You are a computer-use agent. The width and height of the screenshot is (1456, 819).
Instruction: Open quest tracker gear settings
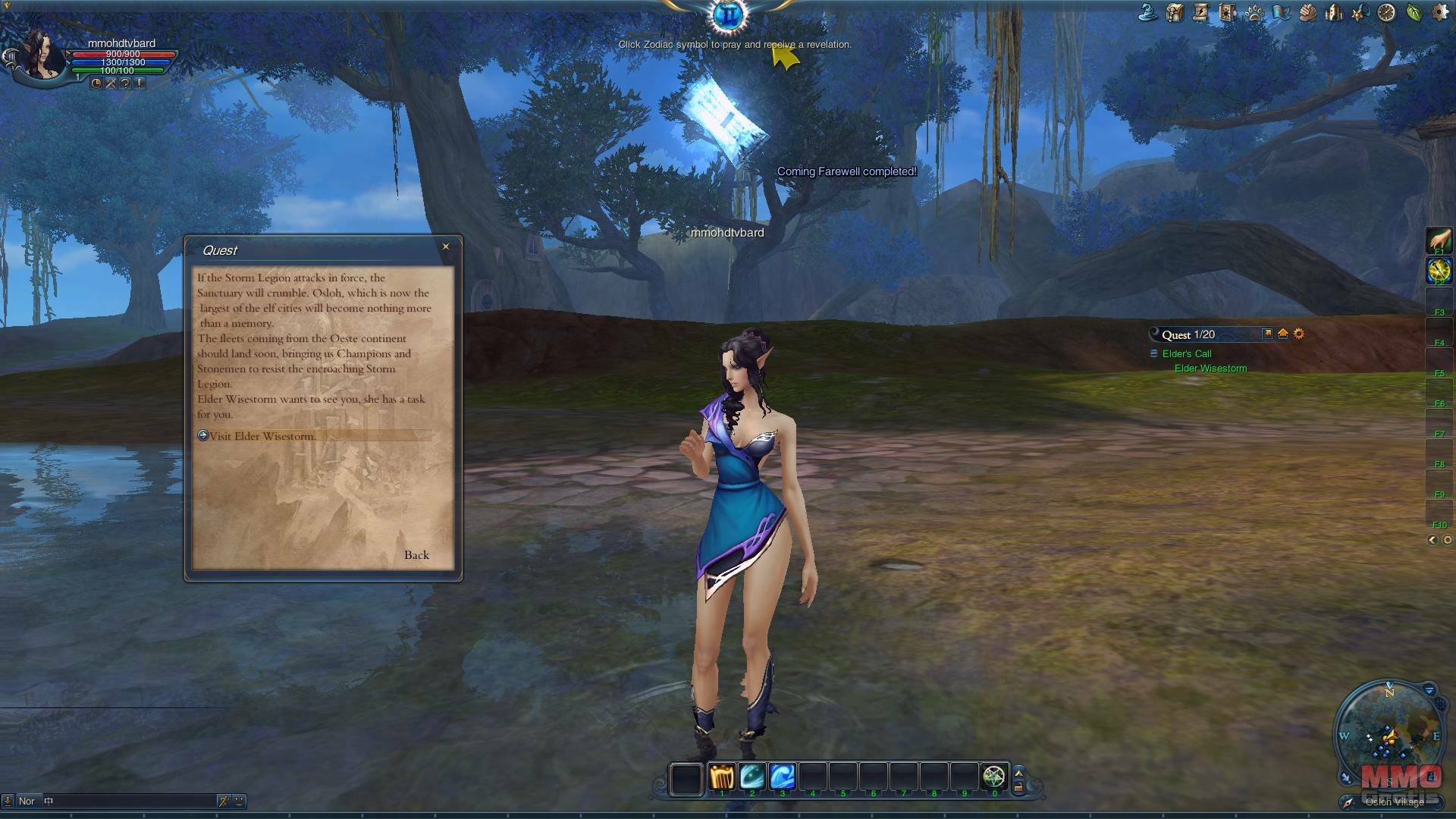(1299, 334)
